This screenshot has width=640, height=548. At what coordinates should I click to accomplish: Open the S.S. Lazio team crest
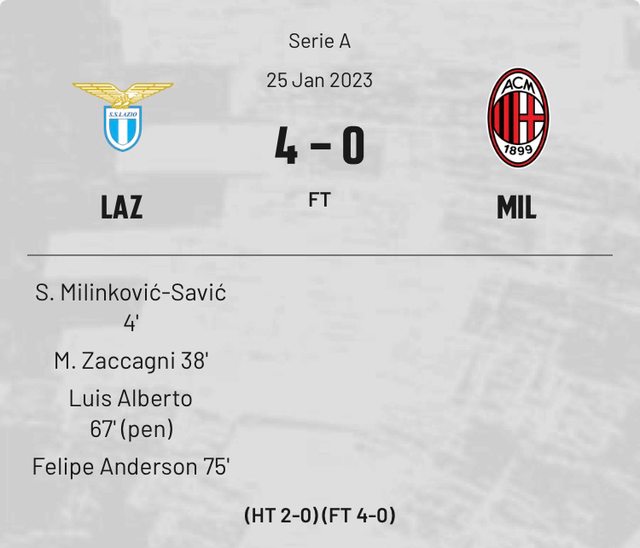(x=122, y=117)
